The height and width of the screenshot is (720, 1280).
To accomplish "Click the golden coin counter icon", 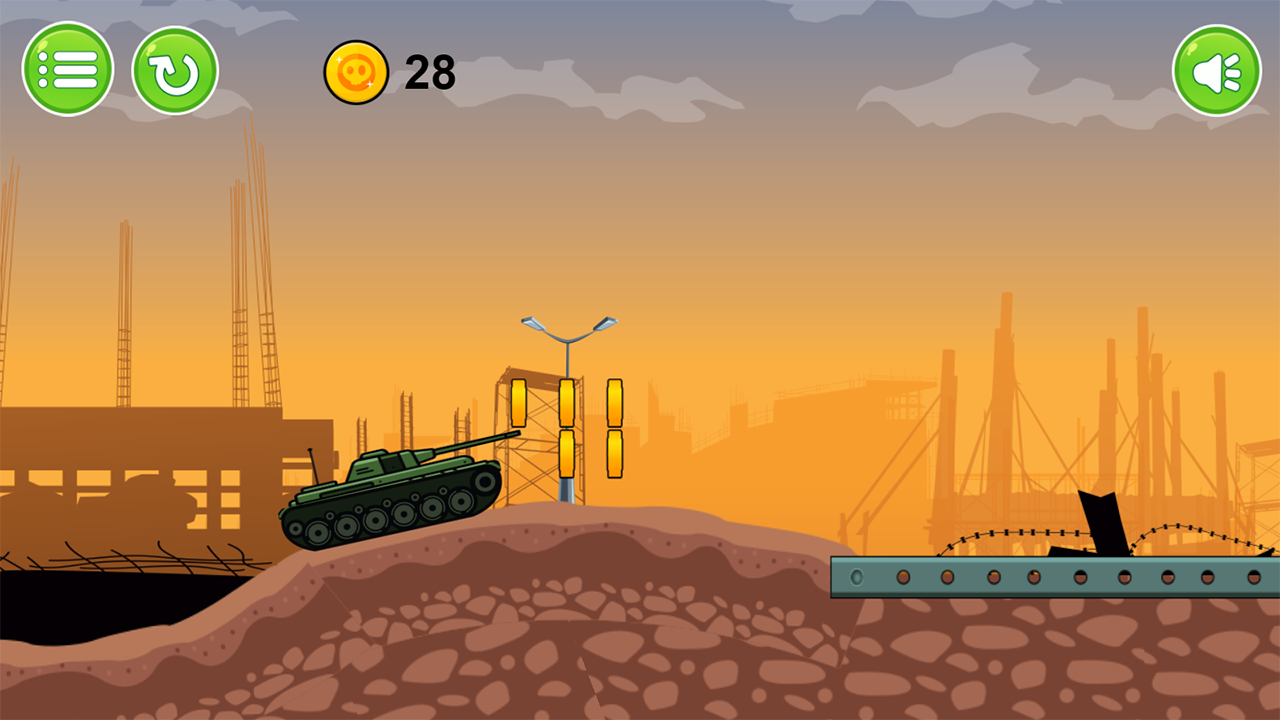I will pos(355,72).
